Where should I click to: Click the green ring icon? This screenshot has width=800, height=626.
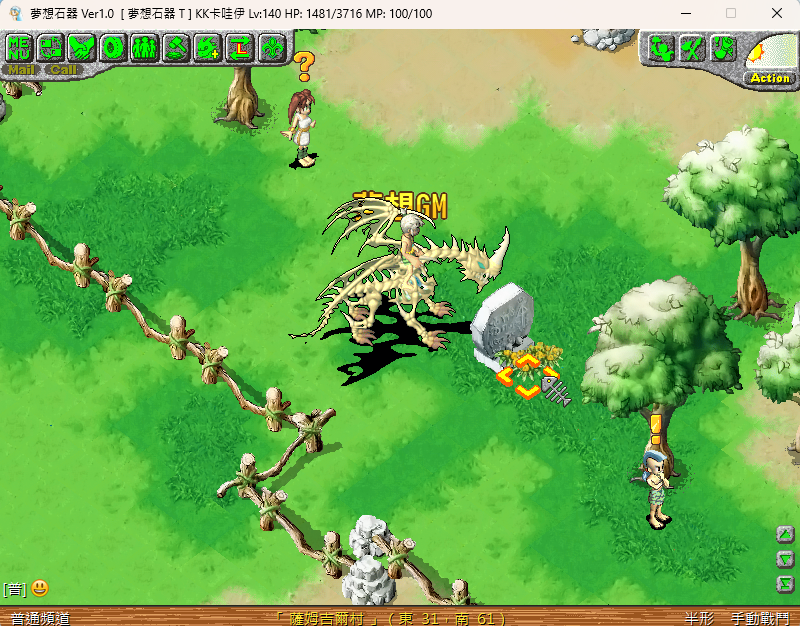(113, 47)
